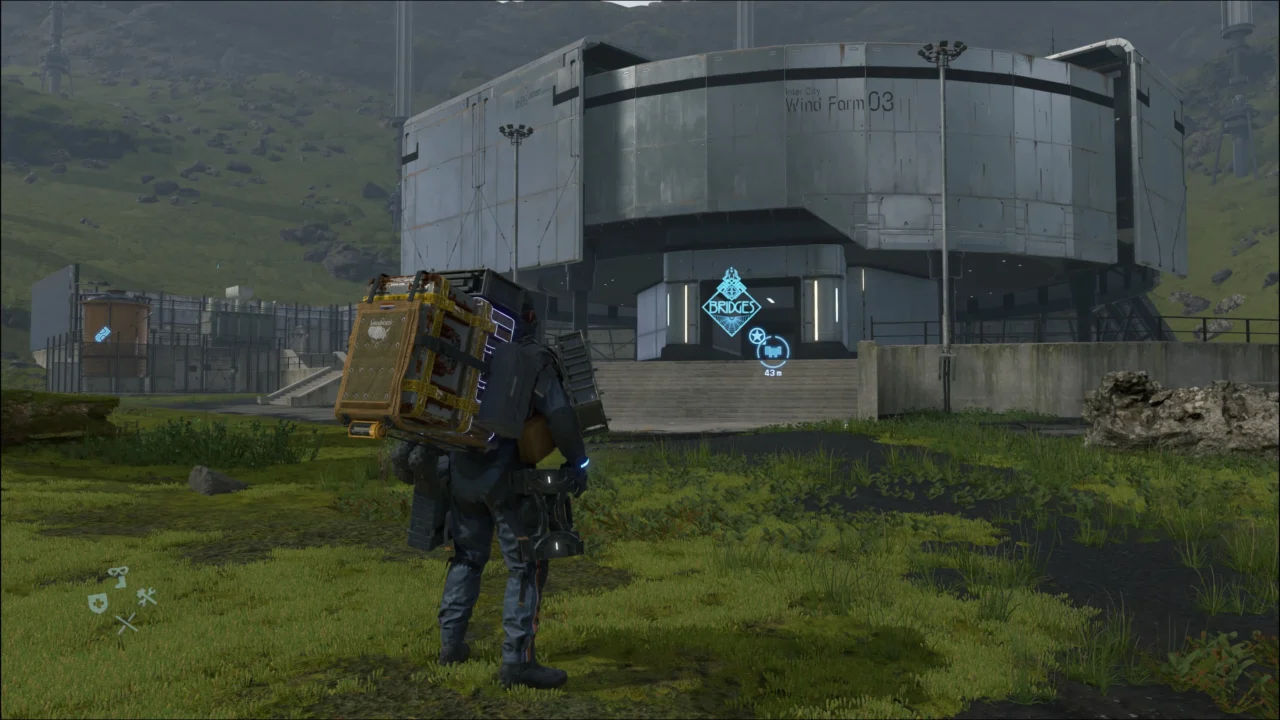Select the circular cargo delivery marker
The height and width of the screenshot is (720, 1280).
772,352
